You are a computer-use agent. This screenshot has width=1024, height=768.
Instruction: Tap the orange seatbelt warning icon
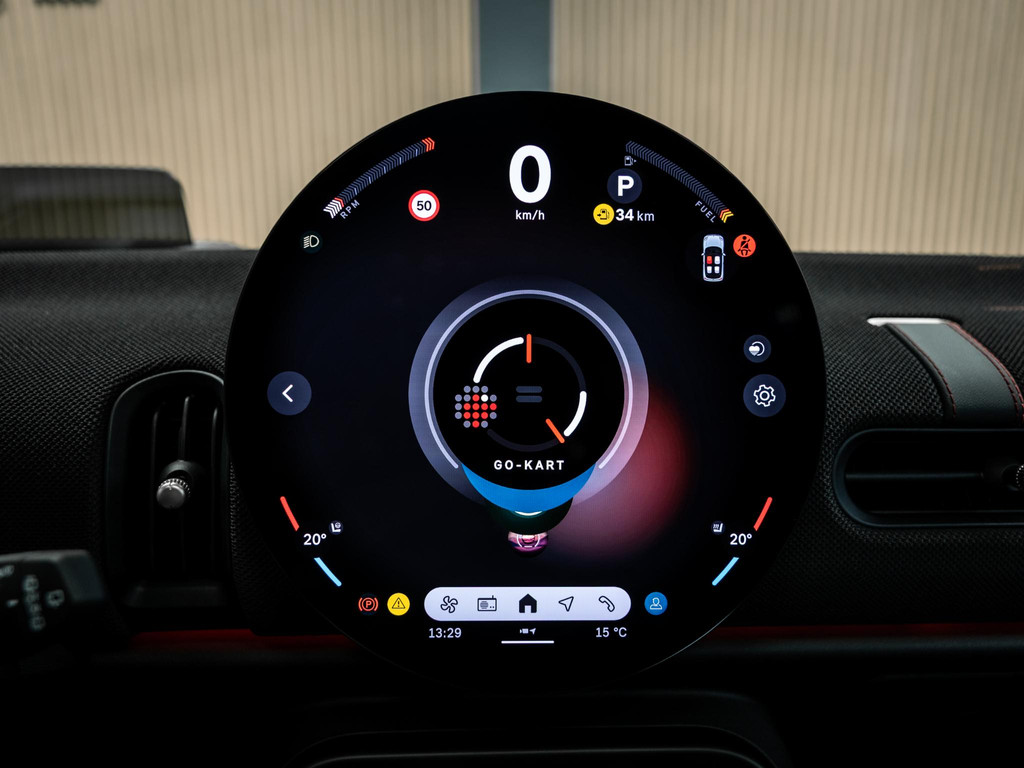(x=744, y=245)
